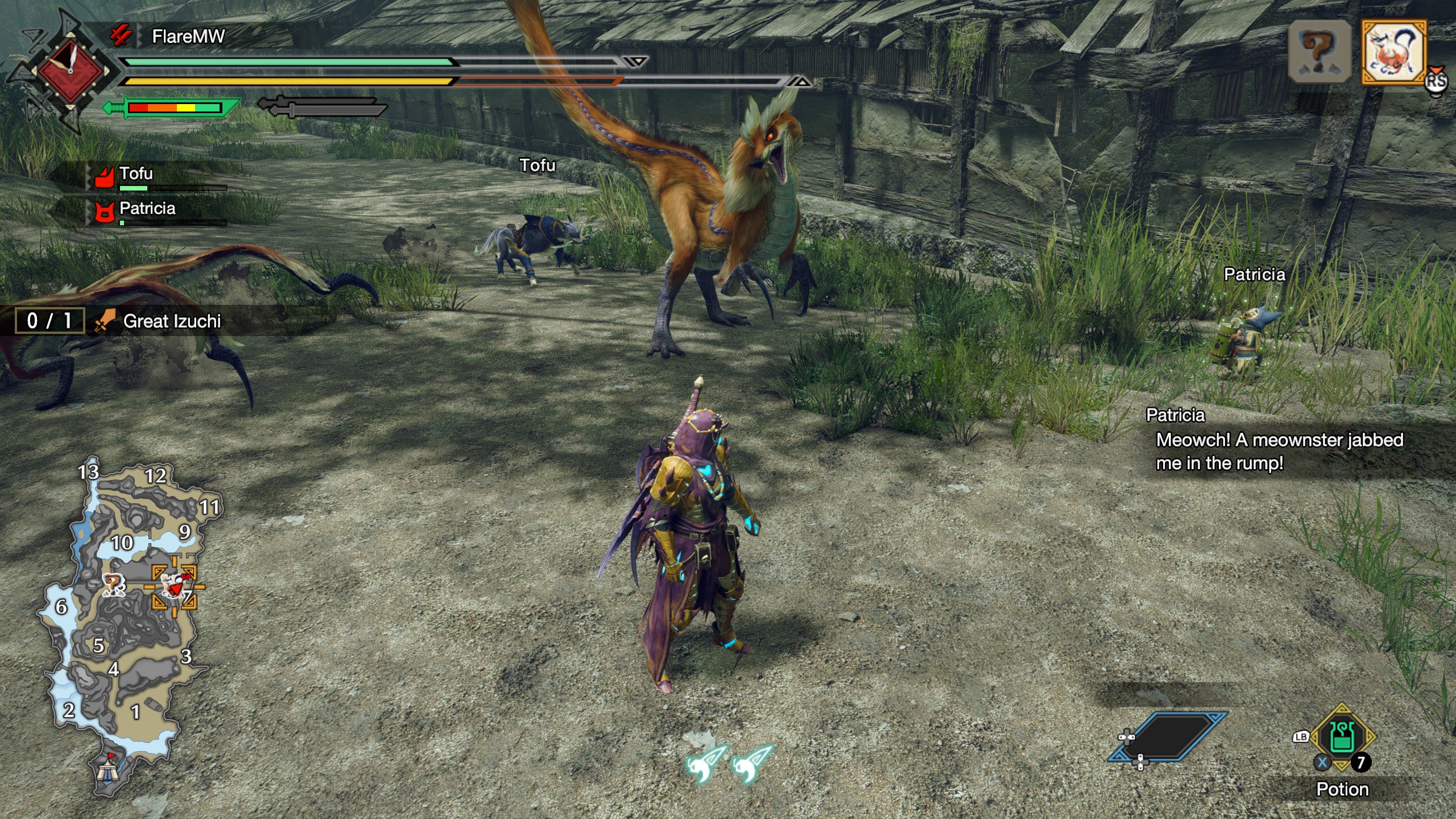
Task: Select the unknown monster question mark icon
Action: click(1319, 52)
